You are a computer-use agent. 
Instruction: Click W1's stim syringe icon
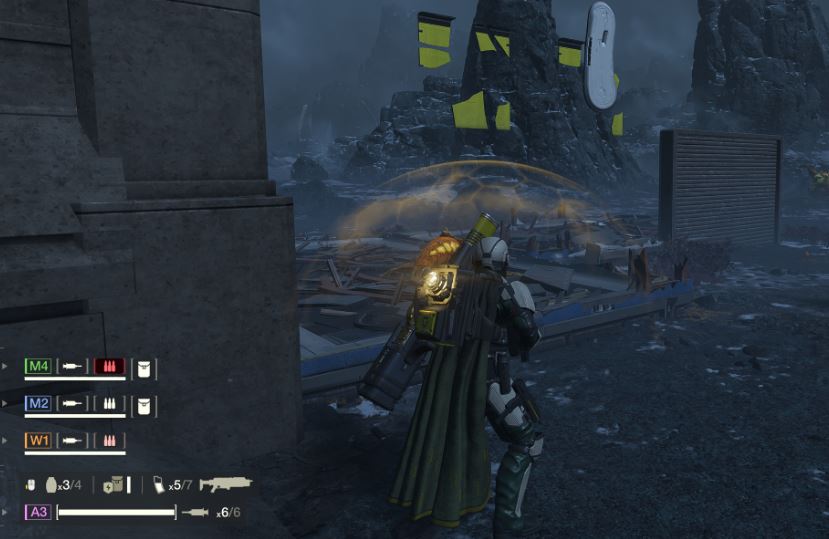coord(72,440)
